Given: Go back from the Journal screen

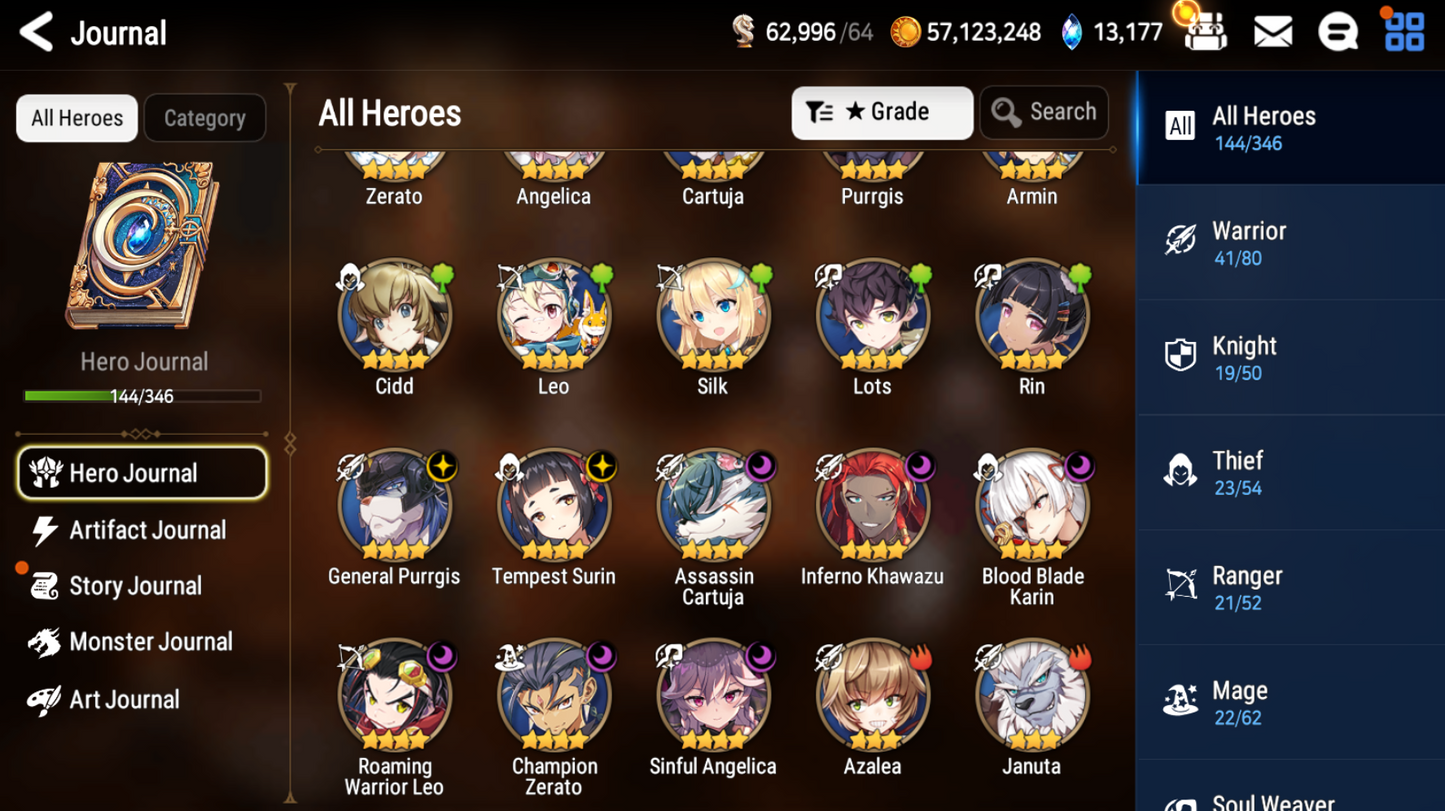Looking at the screenshot, I should 37,33.
